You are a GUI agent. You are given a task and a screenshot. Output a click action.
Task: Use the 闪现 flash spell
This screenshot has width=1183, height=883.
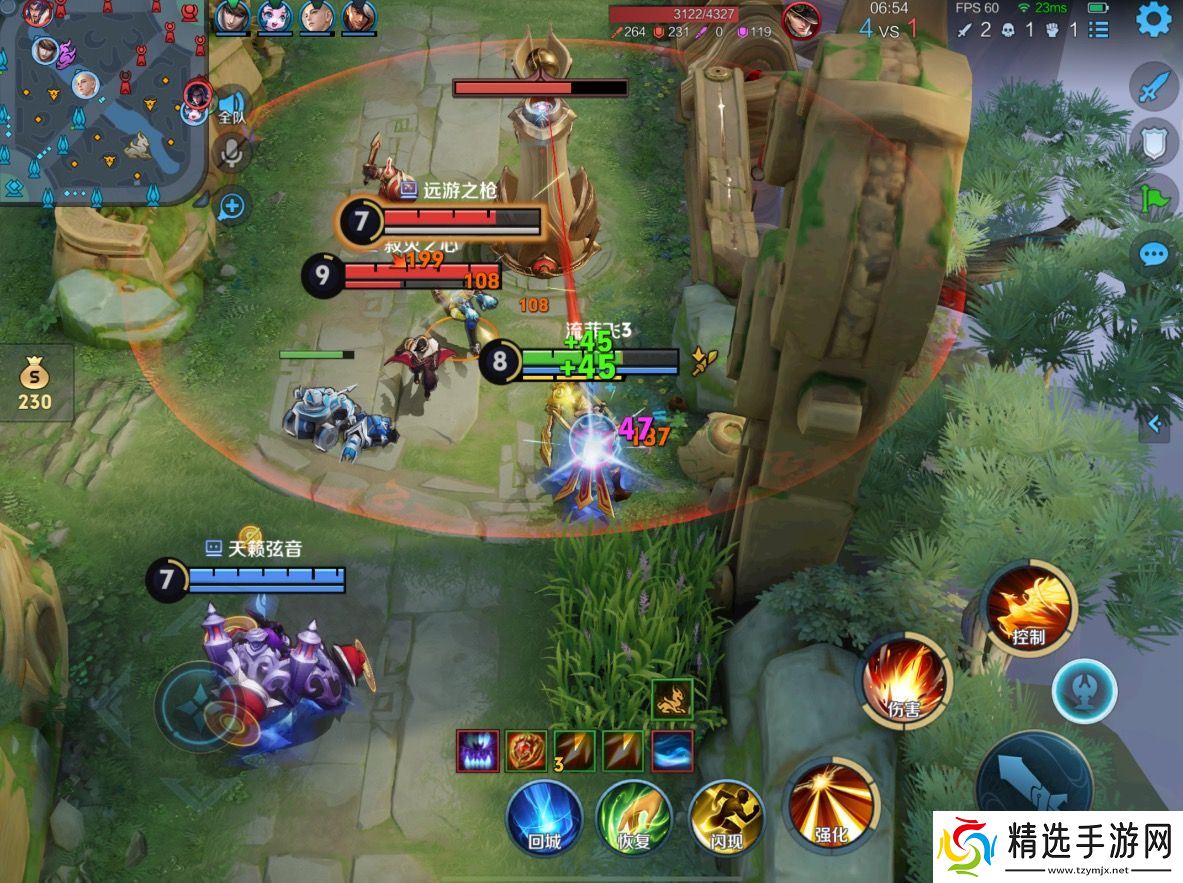pos(726,817)
